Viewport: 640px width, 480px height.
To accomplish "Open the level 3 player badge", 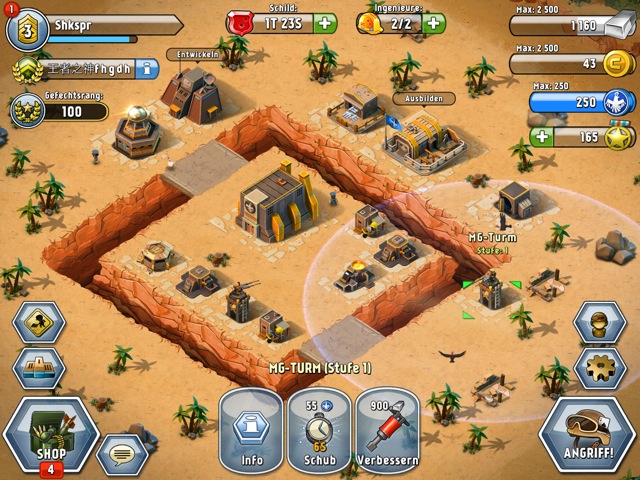I will click(27, 29).
